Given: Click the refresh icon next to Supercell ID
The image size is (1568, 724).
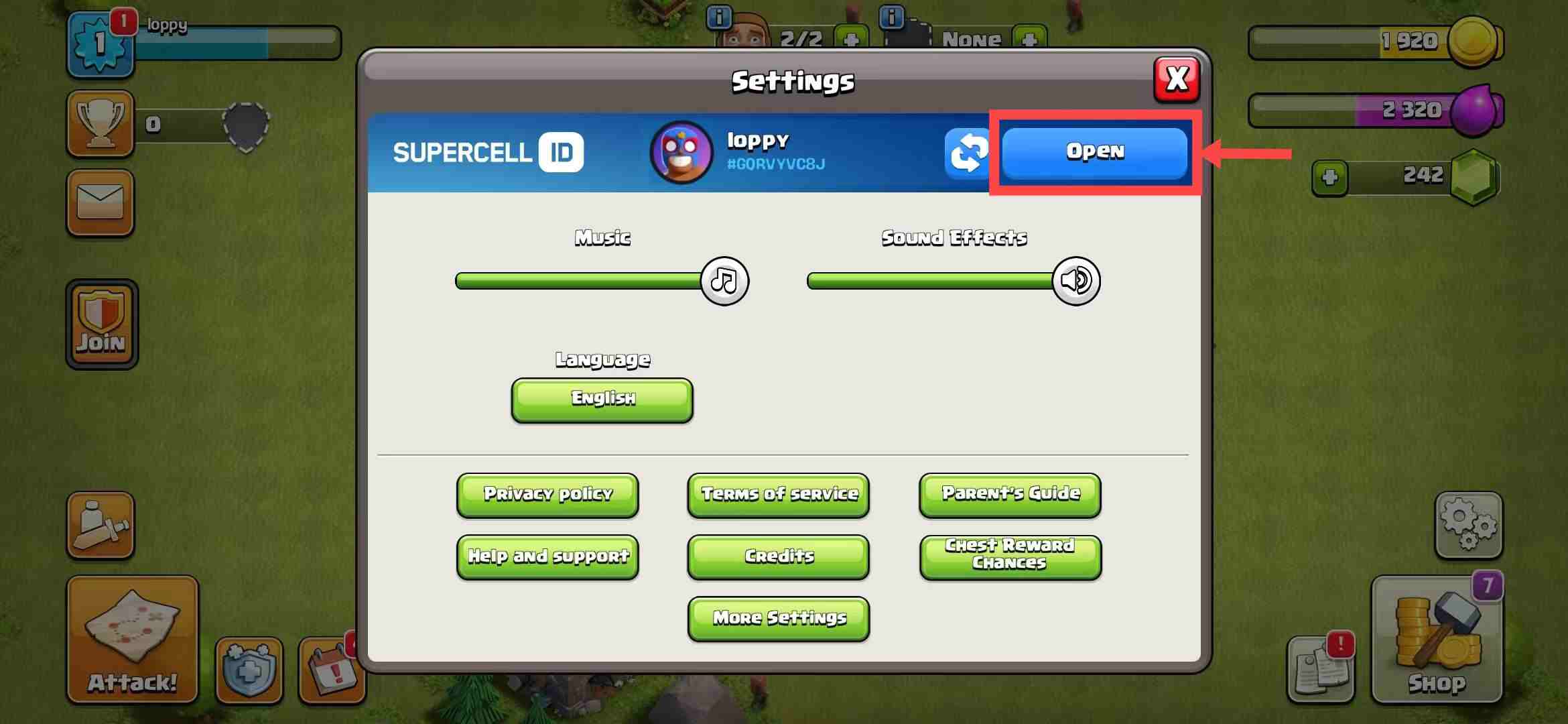Looking at the screenshot, I should point(968,153).
